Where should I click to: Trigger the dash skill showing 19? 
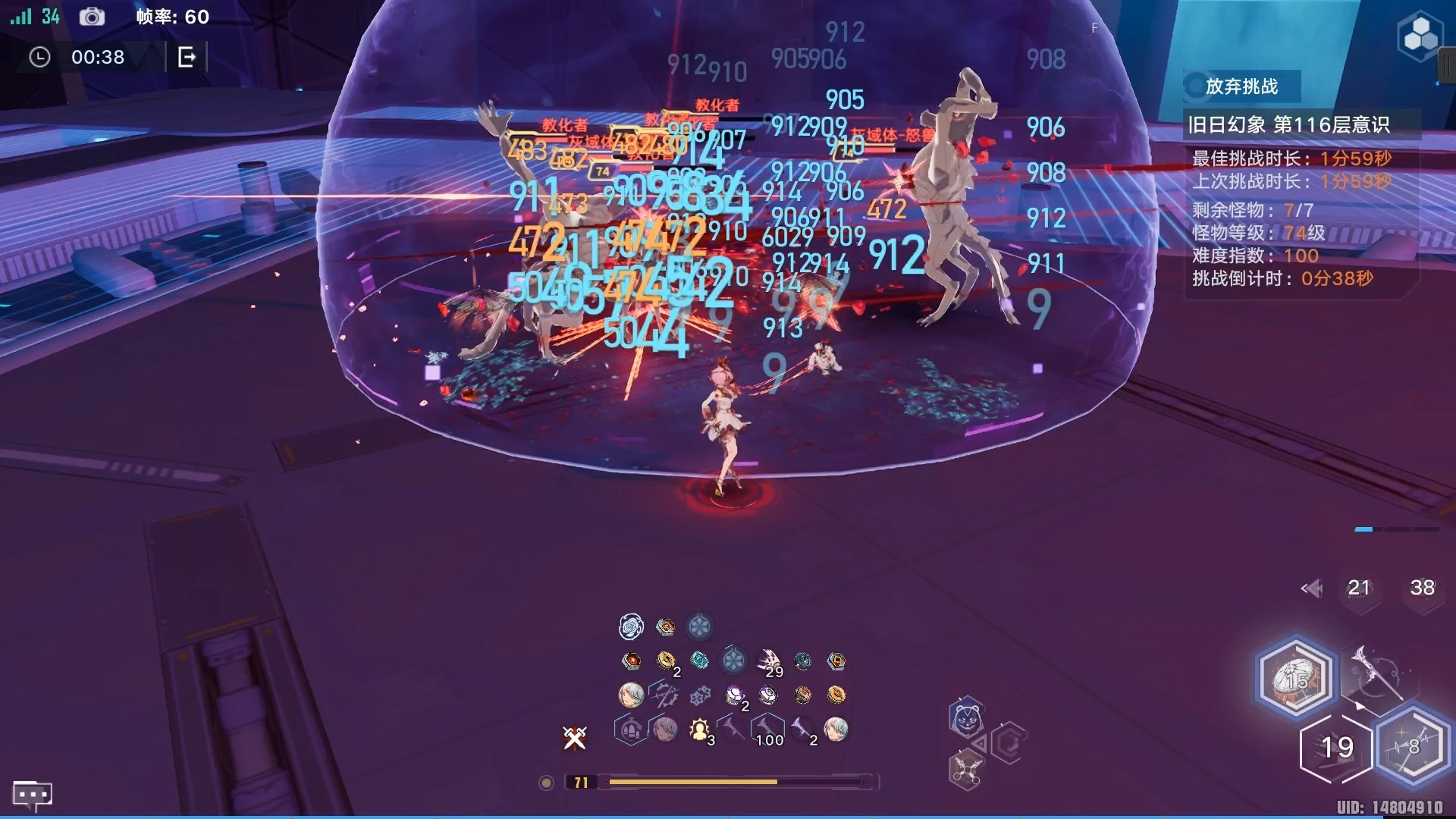(x=1337, y=748)
